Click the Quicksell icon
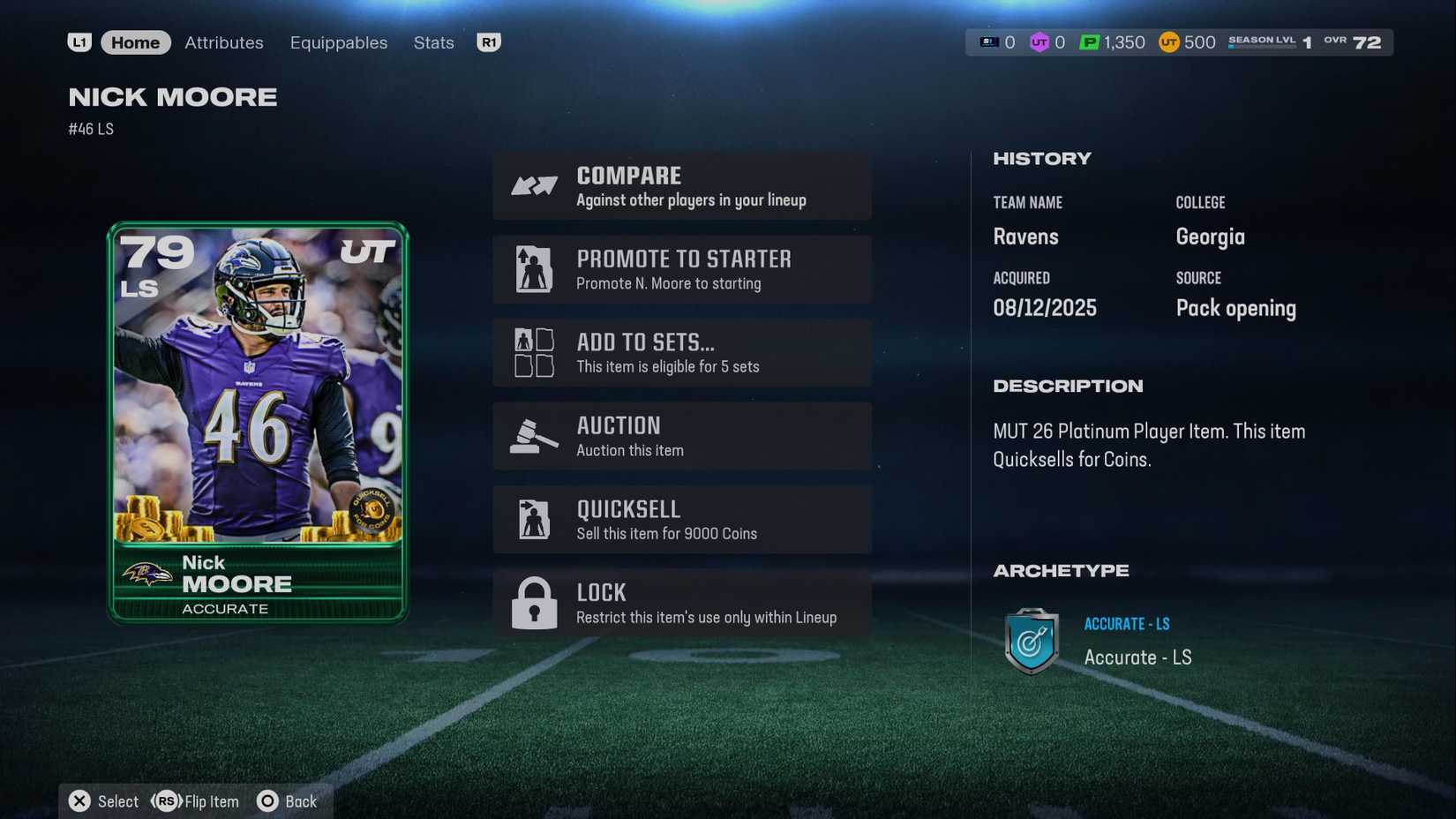Viewport: 1456px width, 819px height. [x=532, y=519]
